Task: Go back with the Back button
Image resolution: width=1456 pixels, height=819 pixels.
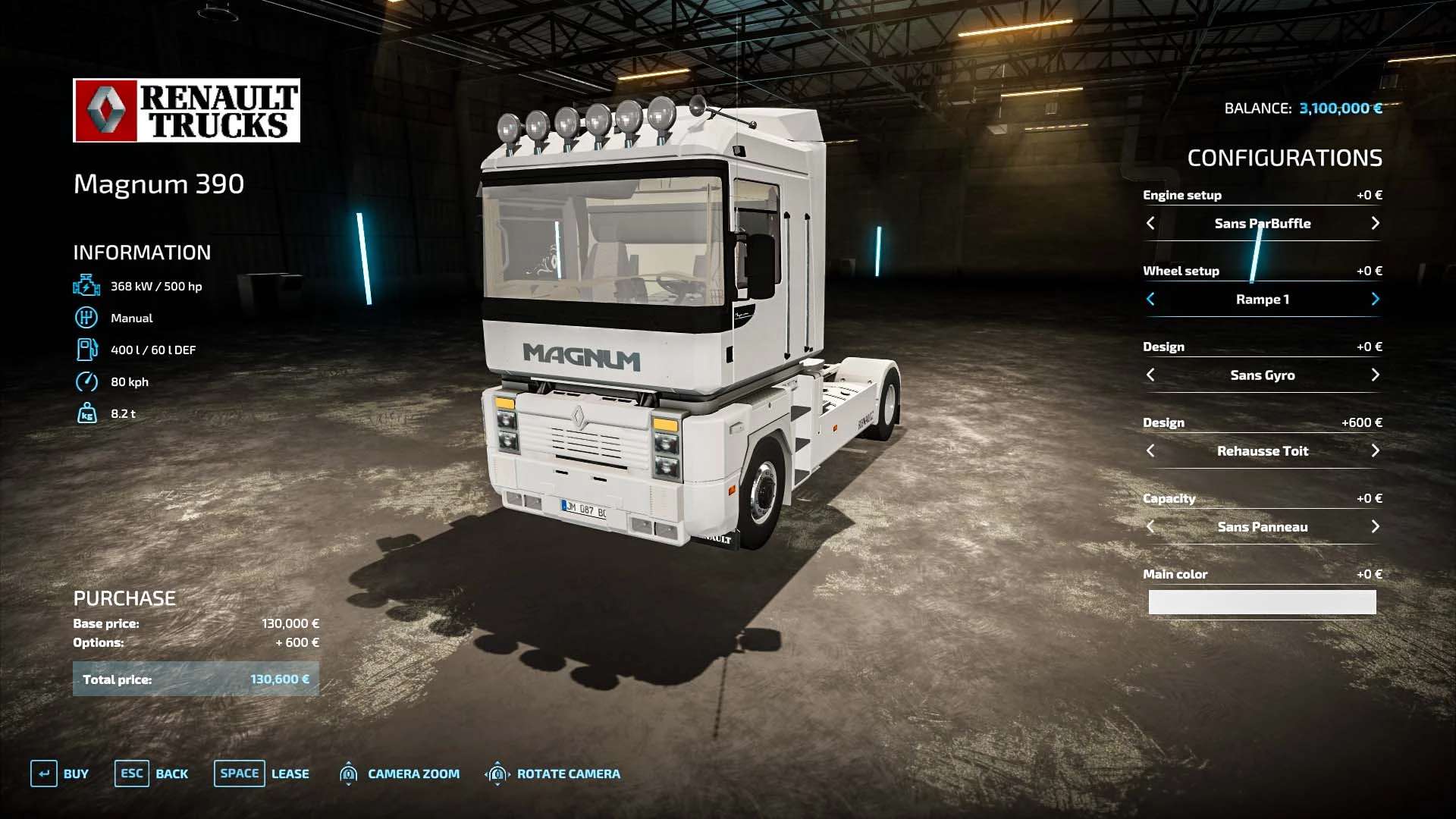Action: [x=152, y=773]
